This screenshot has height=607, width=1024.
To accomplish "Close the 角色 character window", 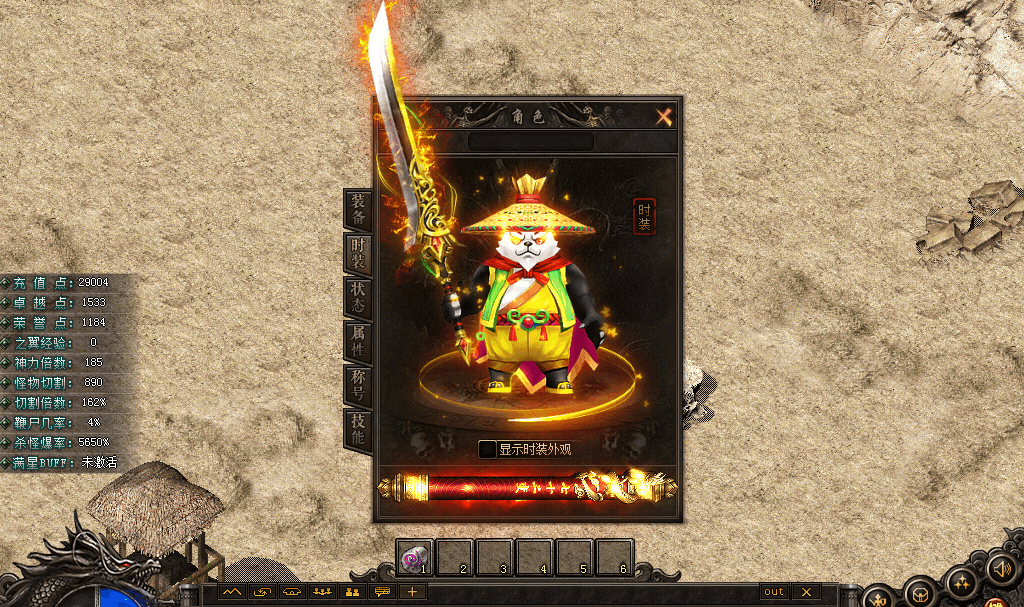I will [x=664, y=117].
